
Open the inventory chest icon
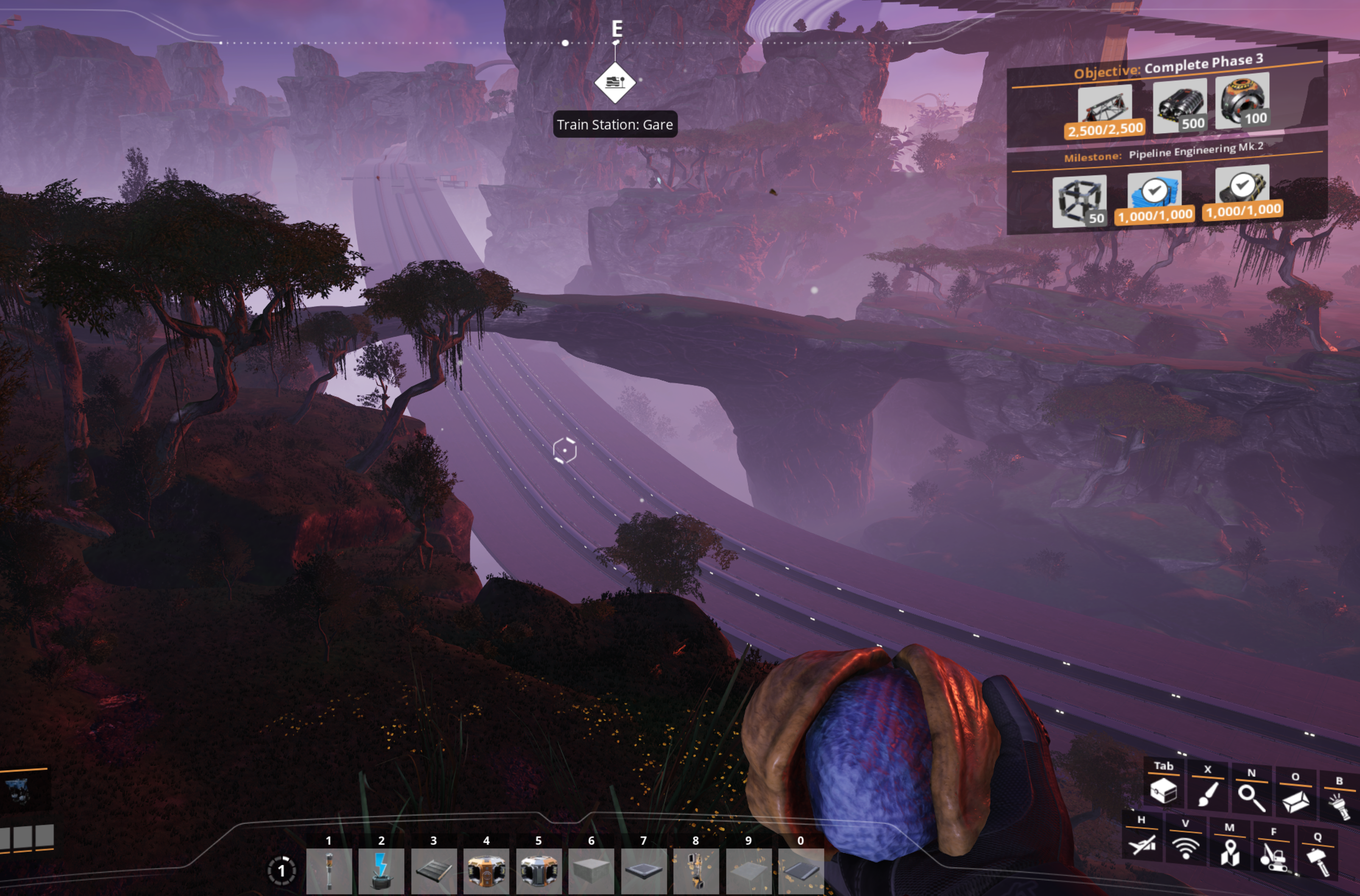pos(1163,791)
